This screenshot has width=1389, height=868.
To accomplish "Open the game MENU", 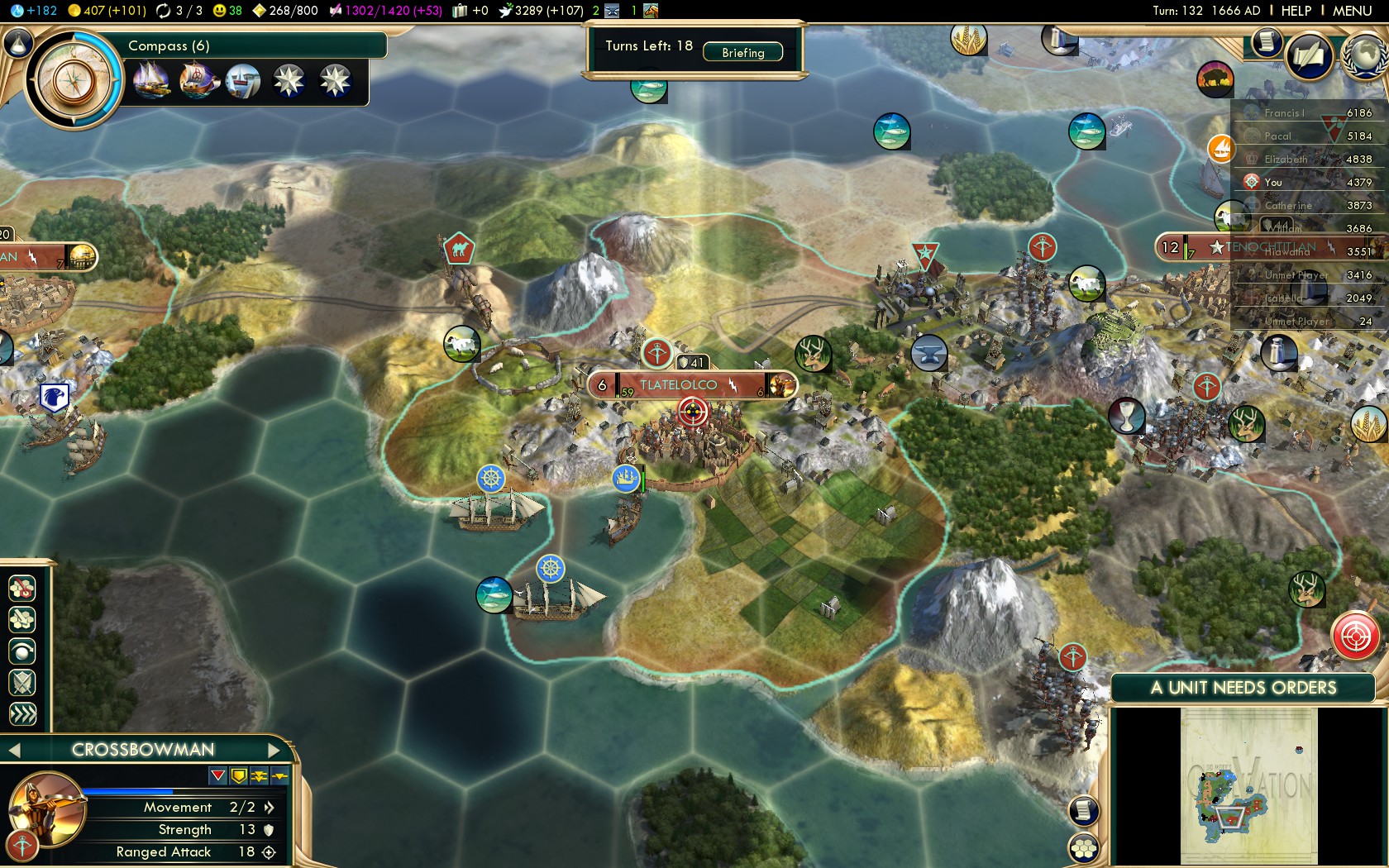I will (x=1352, y=11).
